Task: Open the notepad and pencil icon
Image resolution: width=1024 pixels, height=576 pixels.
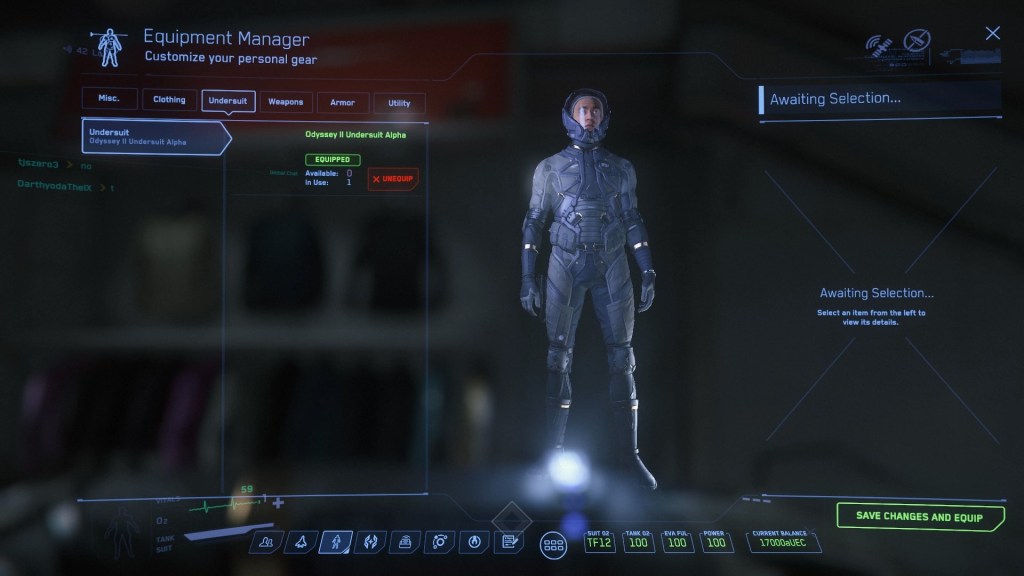Action: (x=509, y=542)
